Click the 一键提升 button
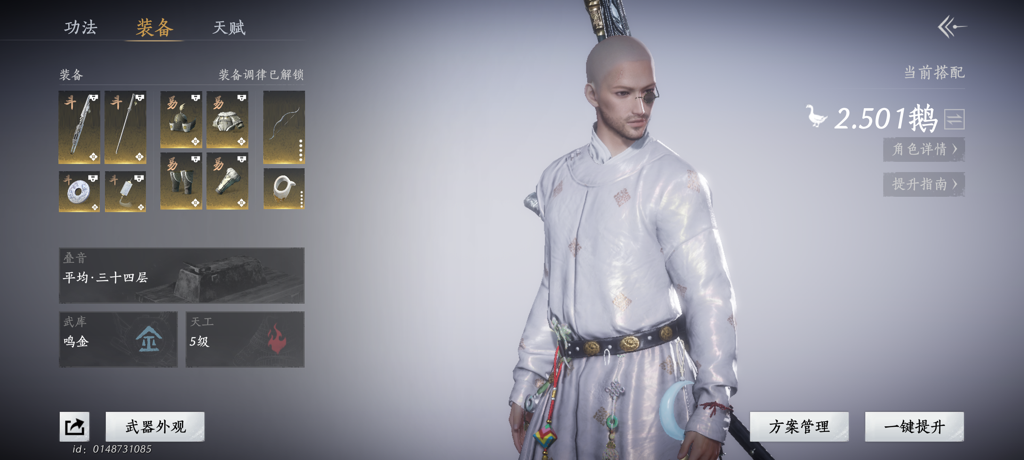This screenshot has height=460, width=1024. (x=914, y=427)
